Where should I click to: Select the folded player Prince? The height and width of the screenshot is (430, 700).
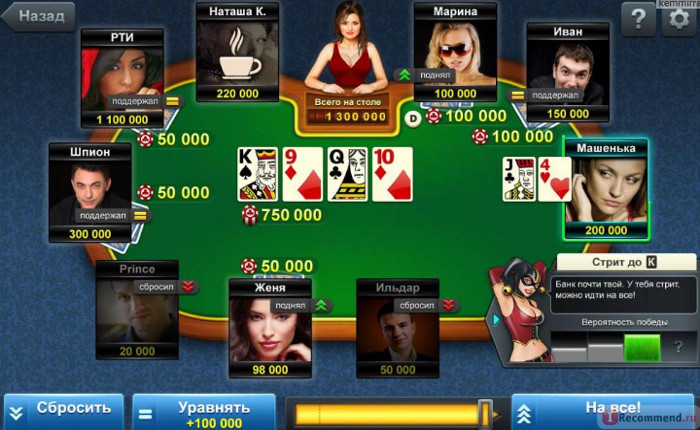[137, 310]
